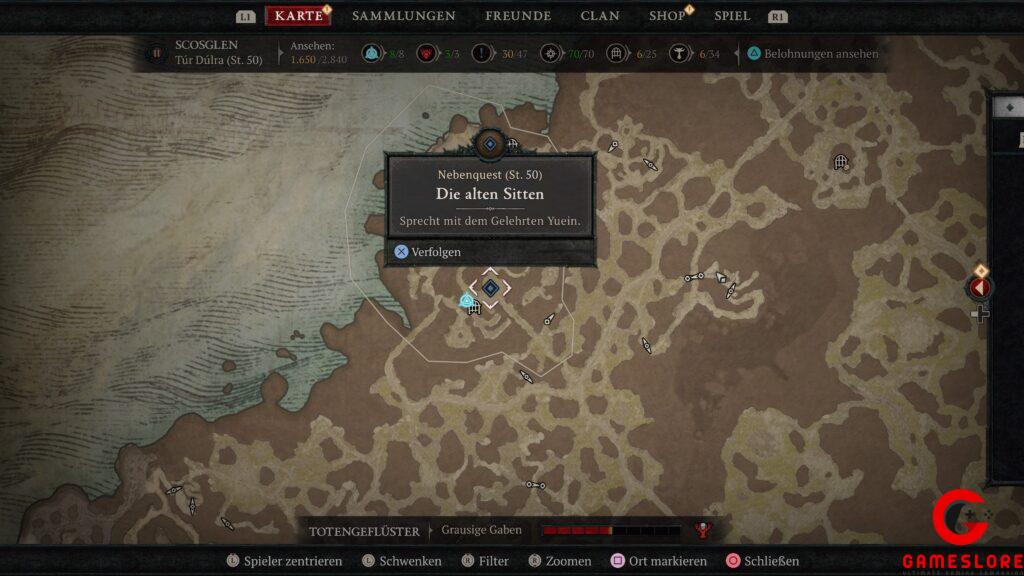
Task: Click the glowing blue waypoint marker
Action: coord(466,300)
